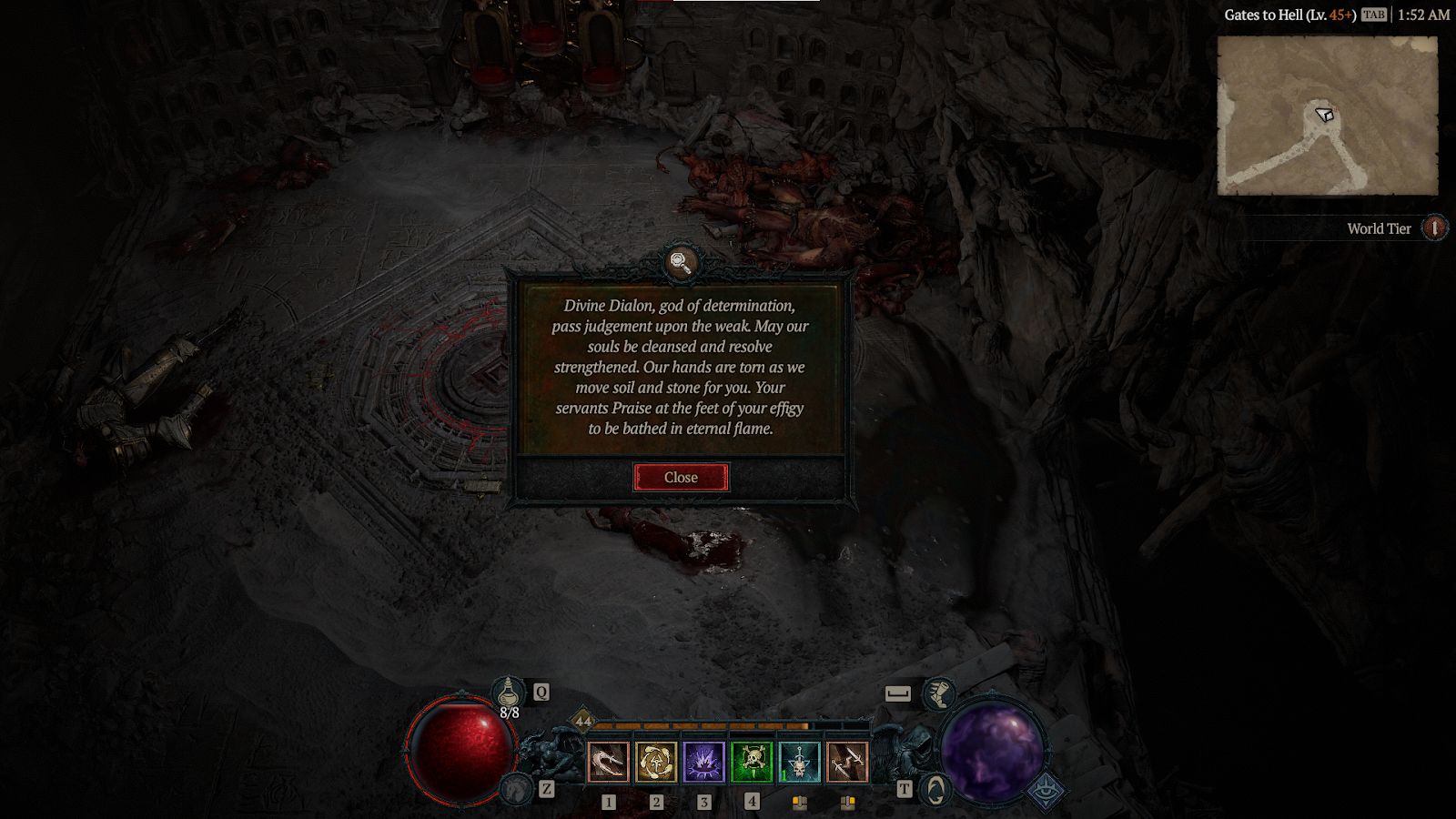Image resolution: width=1456 pixels, height=819 pixels.
Task: Activate the teal skull with sword skill
Action: (x=799, y=762)
